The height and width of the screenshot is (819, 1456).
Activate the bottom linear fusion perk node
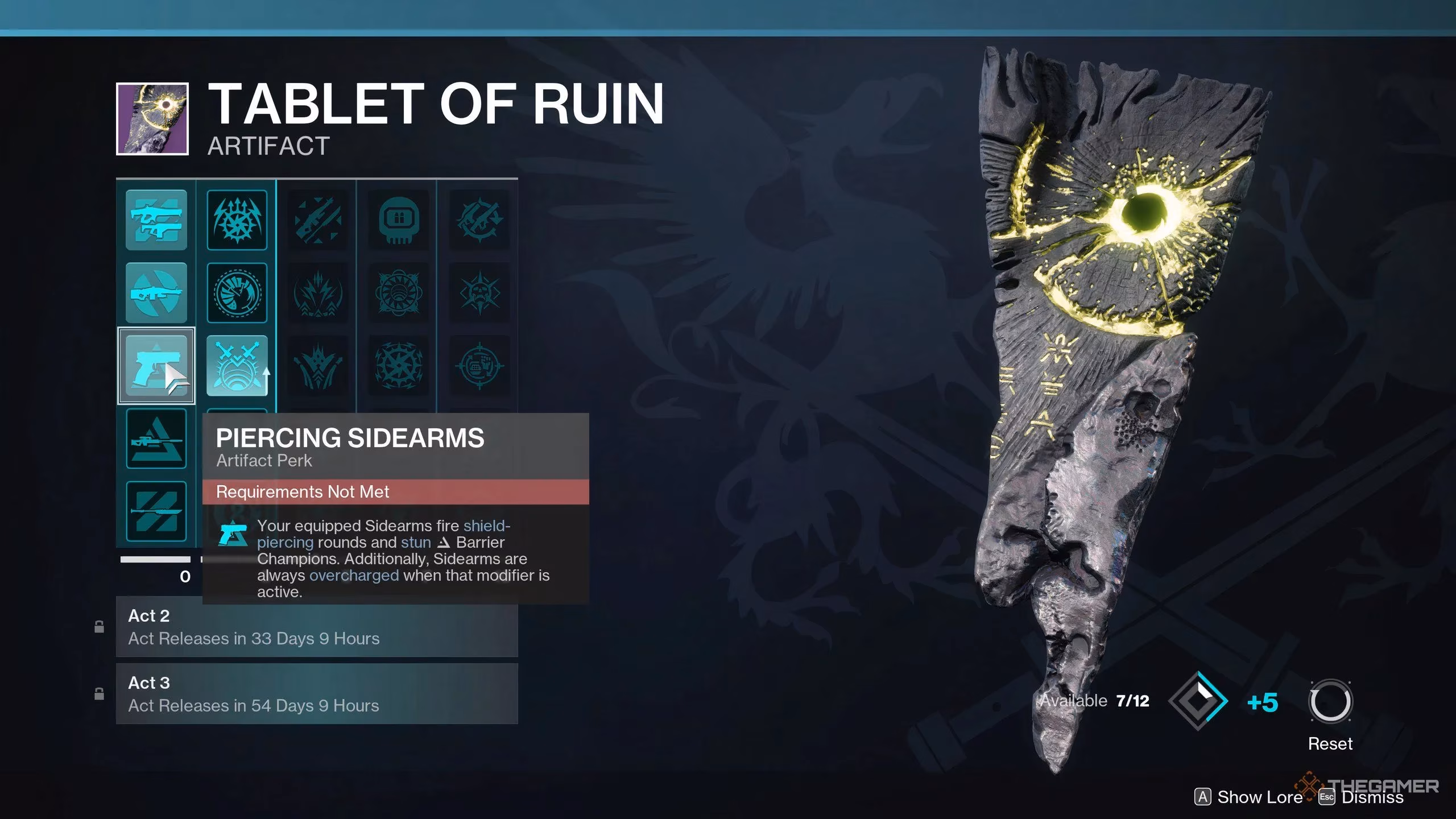157,511
